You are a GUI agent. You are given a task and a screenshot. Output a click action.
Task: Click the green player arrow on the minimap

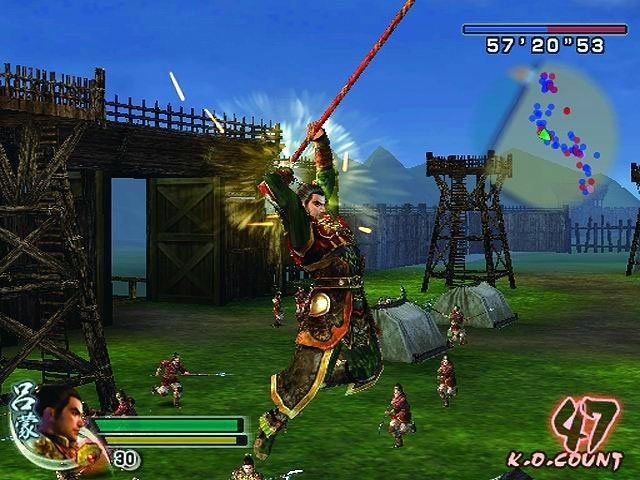click(544, 134)
